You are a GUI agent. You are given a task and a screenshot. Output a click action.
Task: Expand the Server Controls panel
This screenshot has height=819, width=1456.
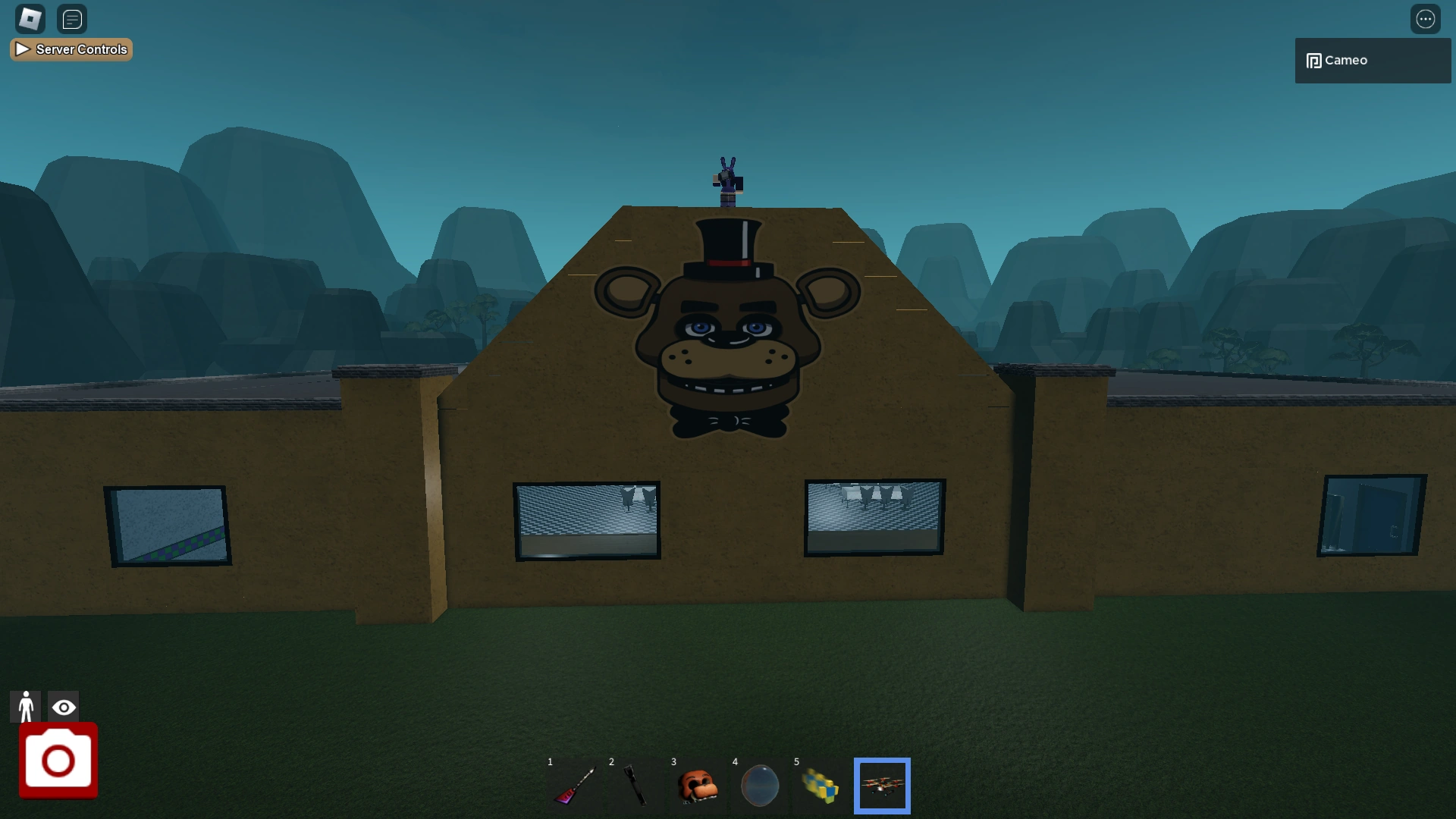[71, 49]
